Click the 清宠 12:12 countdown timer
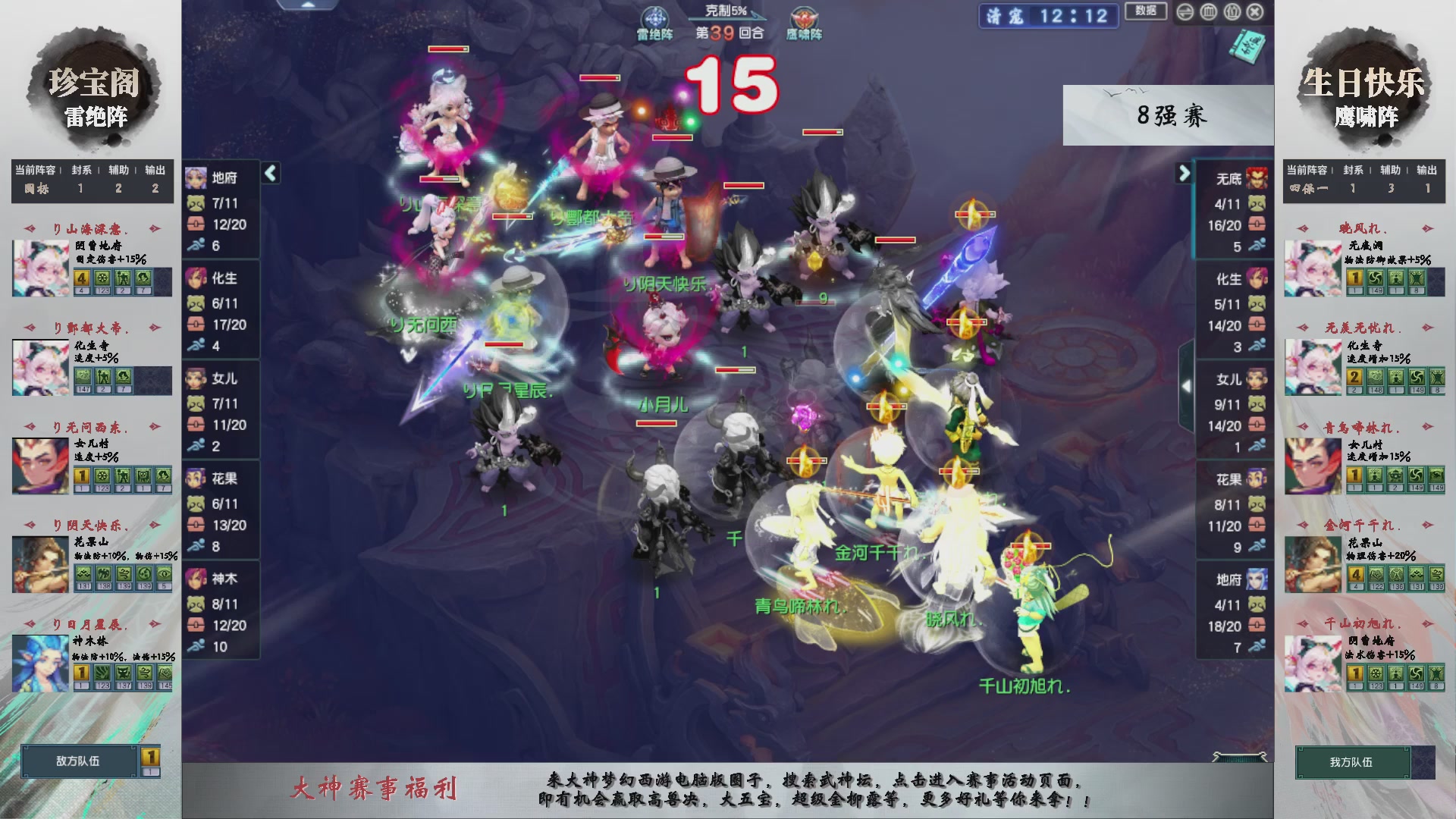Viewport: 1456px width, 819px height. [1048, 17]
